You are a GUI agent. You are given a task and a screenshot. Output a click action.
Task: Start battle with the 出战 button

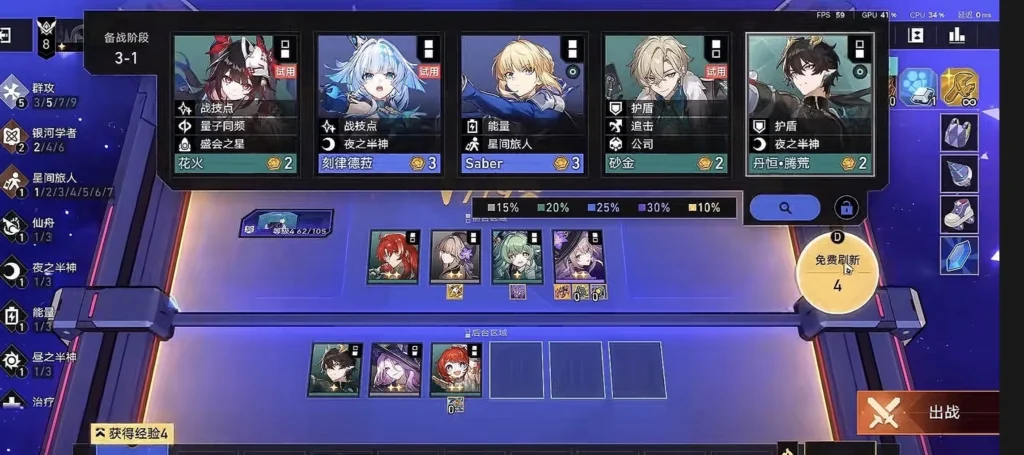coord(927,412)
